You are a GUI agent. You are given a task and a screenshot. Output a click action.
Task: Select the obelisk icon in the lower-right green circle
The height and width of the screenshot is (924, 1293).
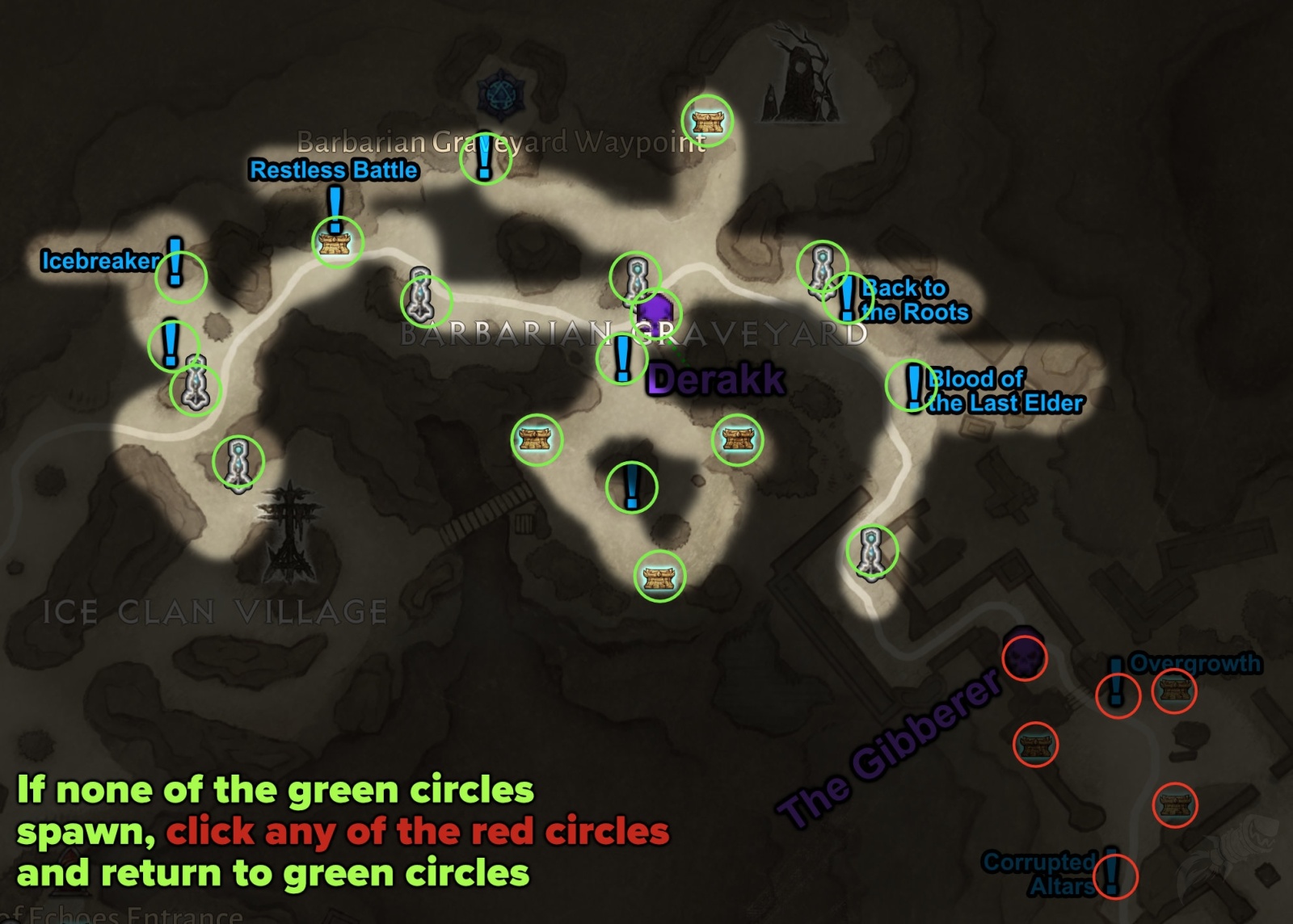click(x=874, y=549)
